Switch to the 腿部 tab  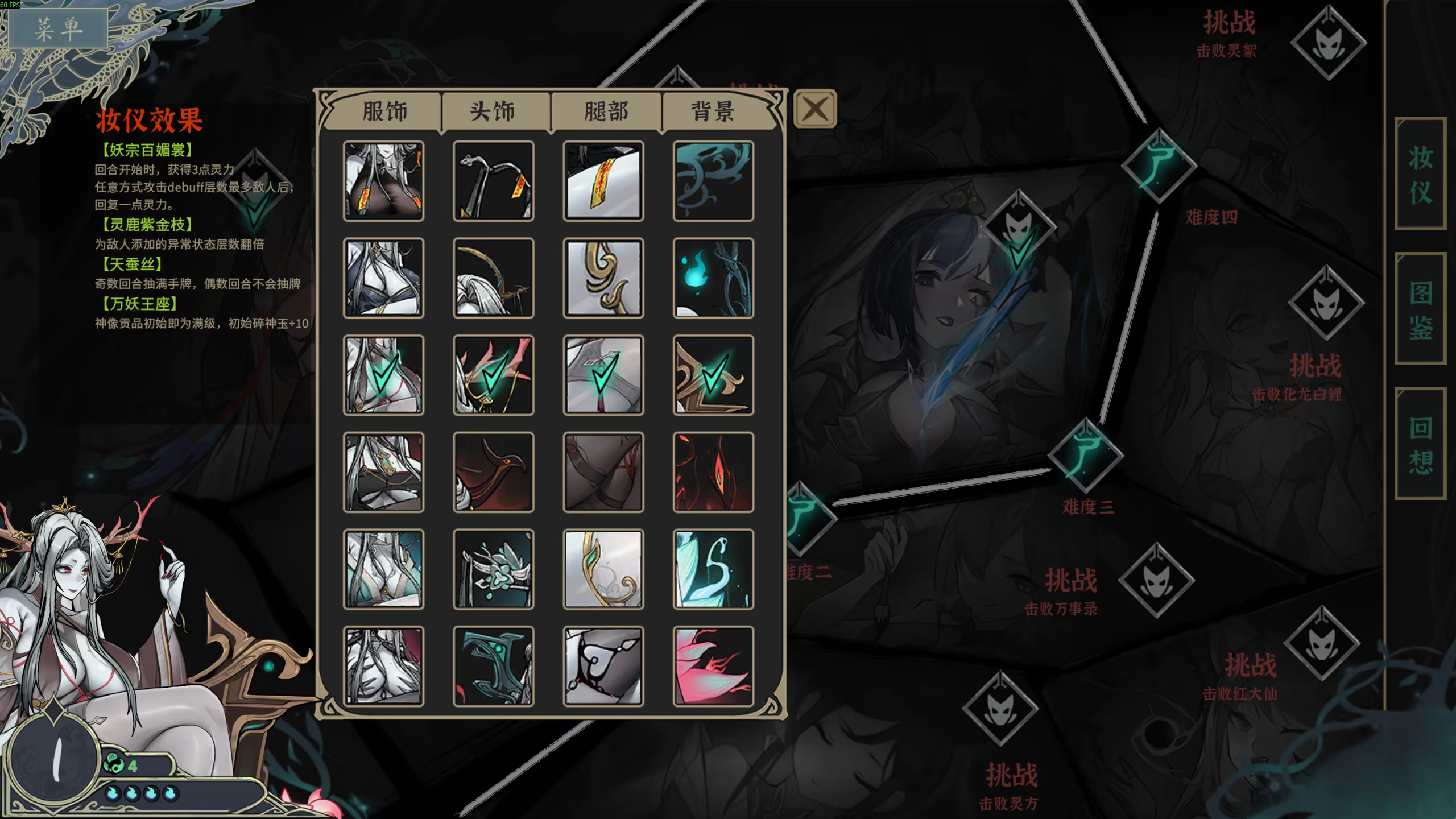pyautogui.click(x=604, y=111)
